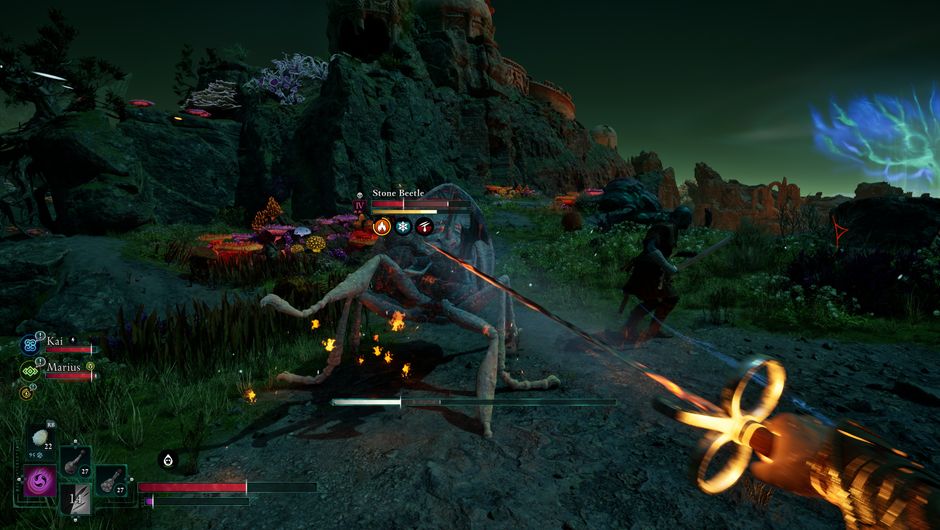Activate the purple swirl ability slot
The height and width of the screenshot is (530, 940).
41,479
